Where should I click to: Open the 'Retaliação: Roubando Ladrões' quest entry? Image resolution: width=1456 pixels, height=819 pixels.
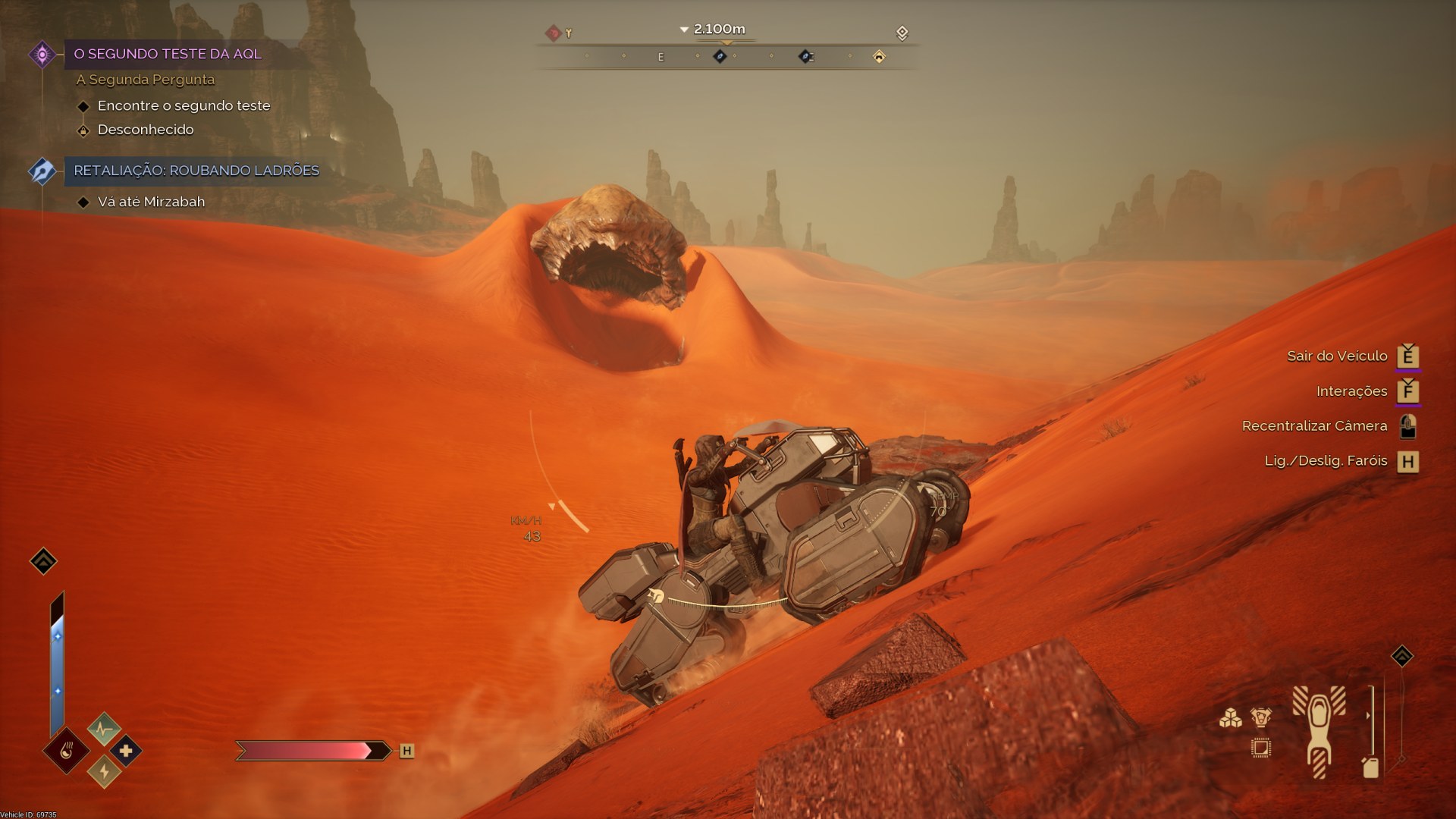pos(196,171)
